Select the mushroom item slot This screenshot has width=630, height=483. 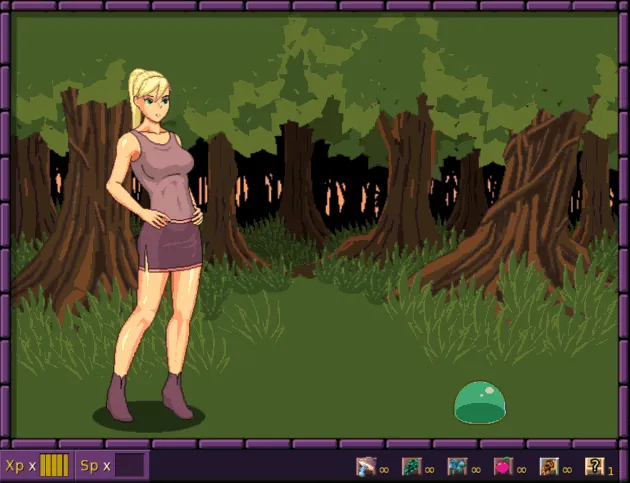365,466
